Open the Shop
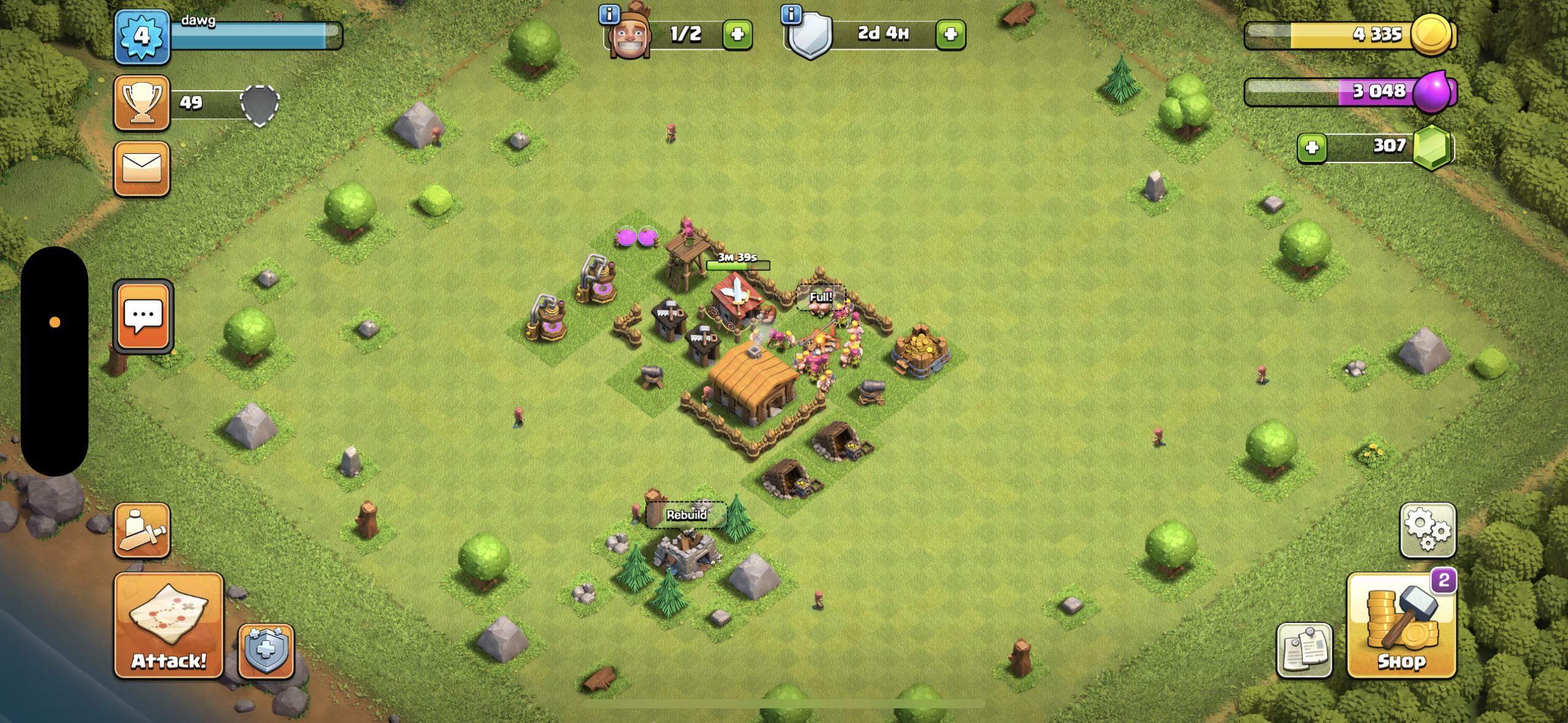 (x=1401, y=627)
